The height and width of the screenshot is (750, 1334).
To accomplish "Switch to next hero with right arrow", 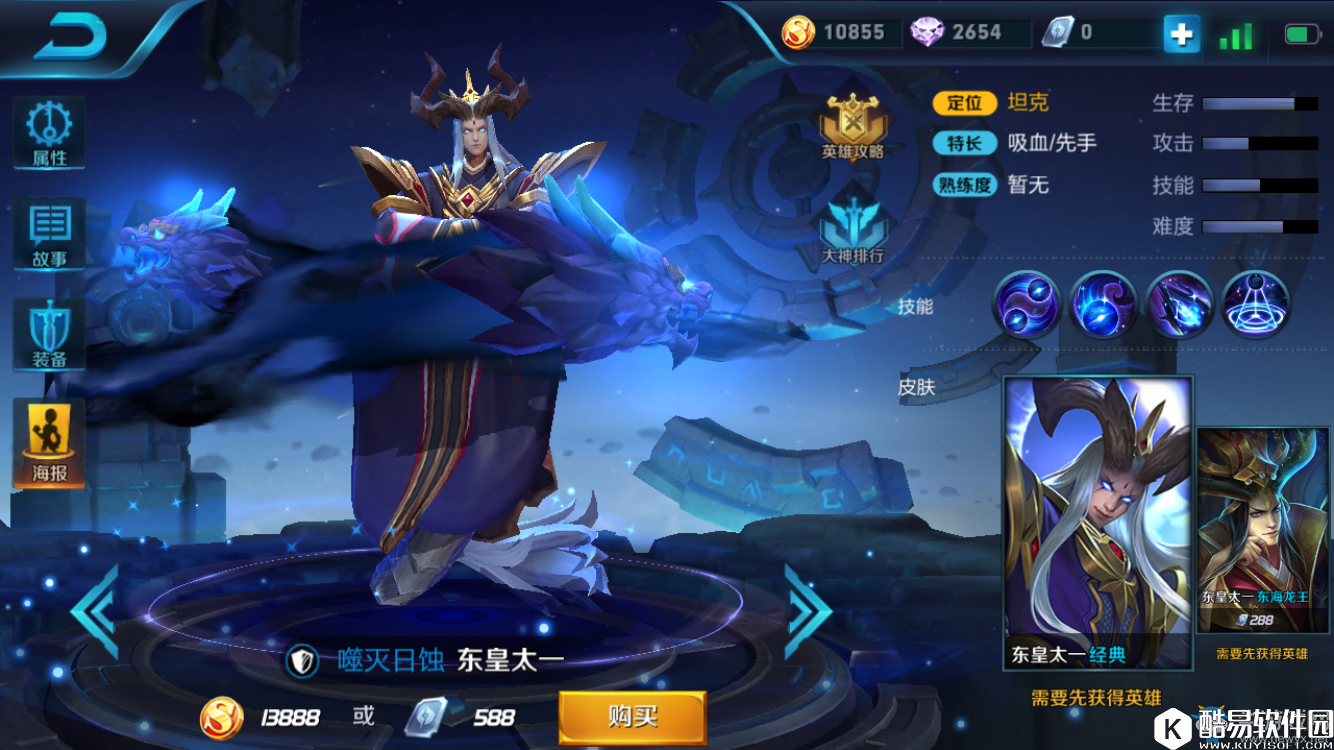I will click(x=806, y=612).
